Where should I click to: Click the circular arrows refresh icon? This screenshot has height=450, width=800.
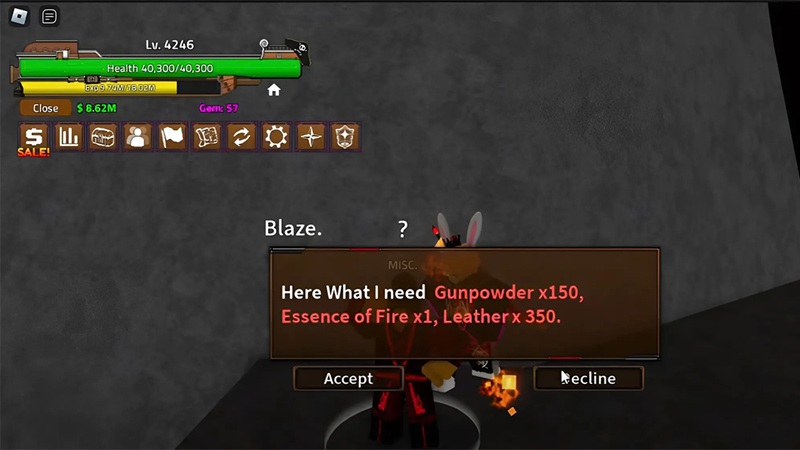click(241, 137)
